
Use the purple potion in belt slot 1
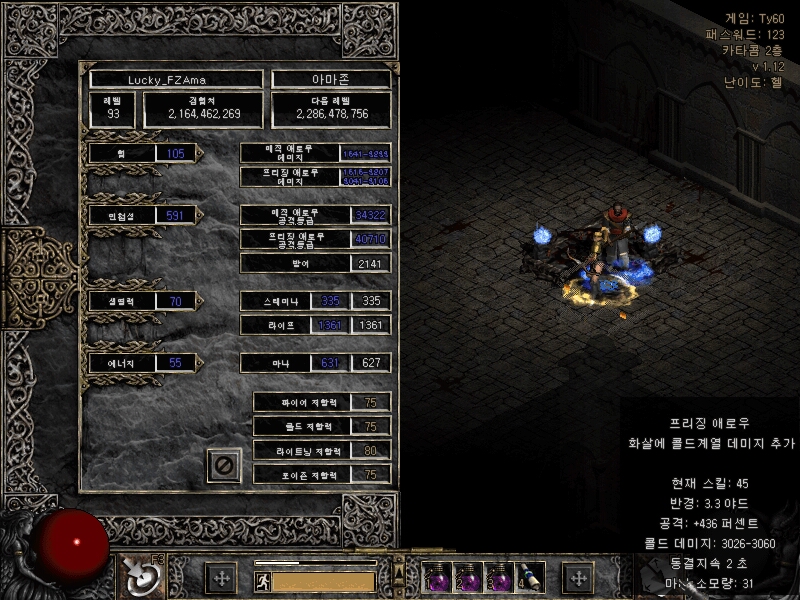pos(439,577)
